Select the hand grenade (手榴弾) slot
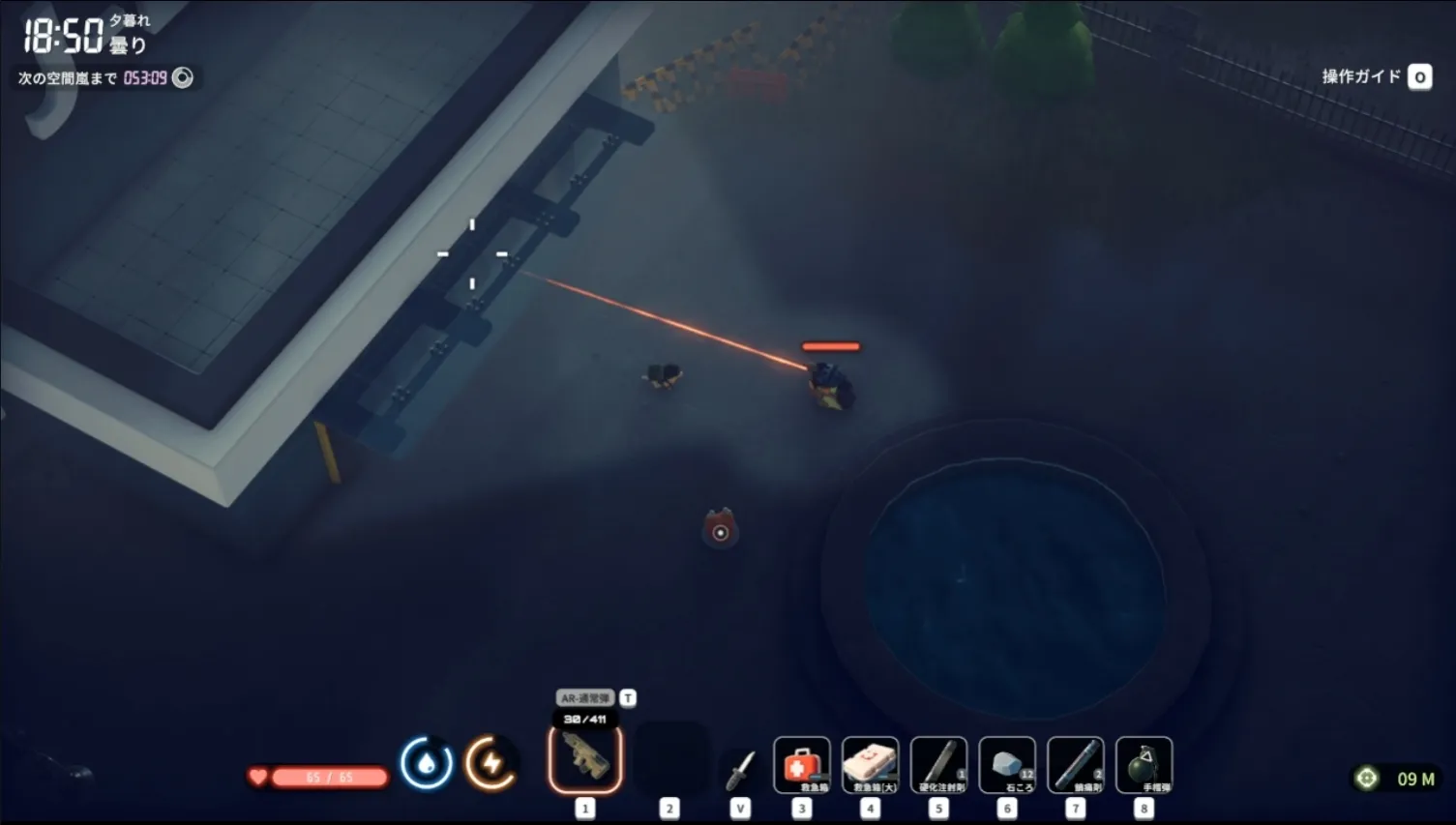This screenshot has width=1456, height=825. (x=1144, y=765)
